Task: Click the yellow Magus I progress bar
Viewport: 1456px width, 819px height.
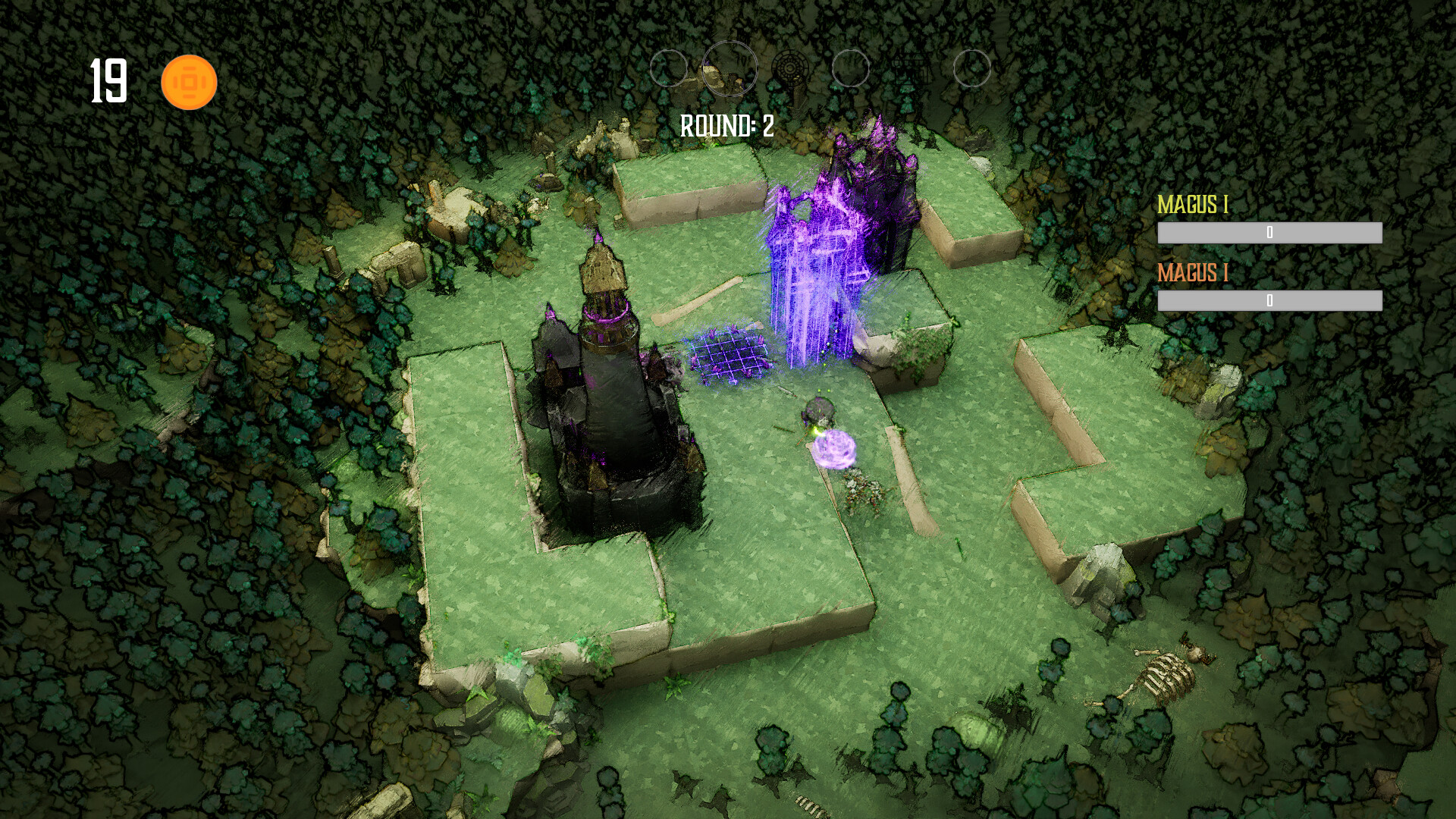Action: tap(1271, 234)
